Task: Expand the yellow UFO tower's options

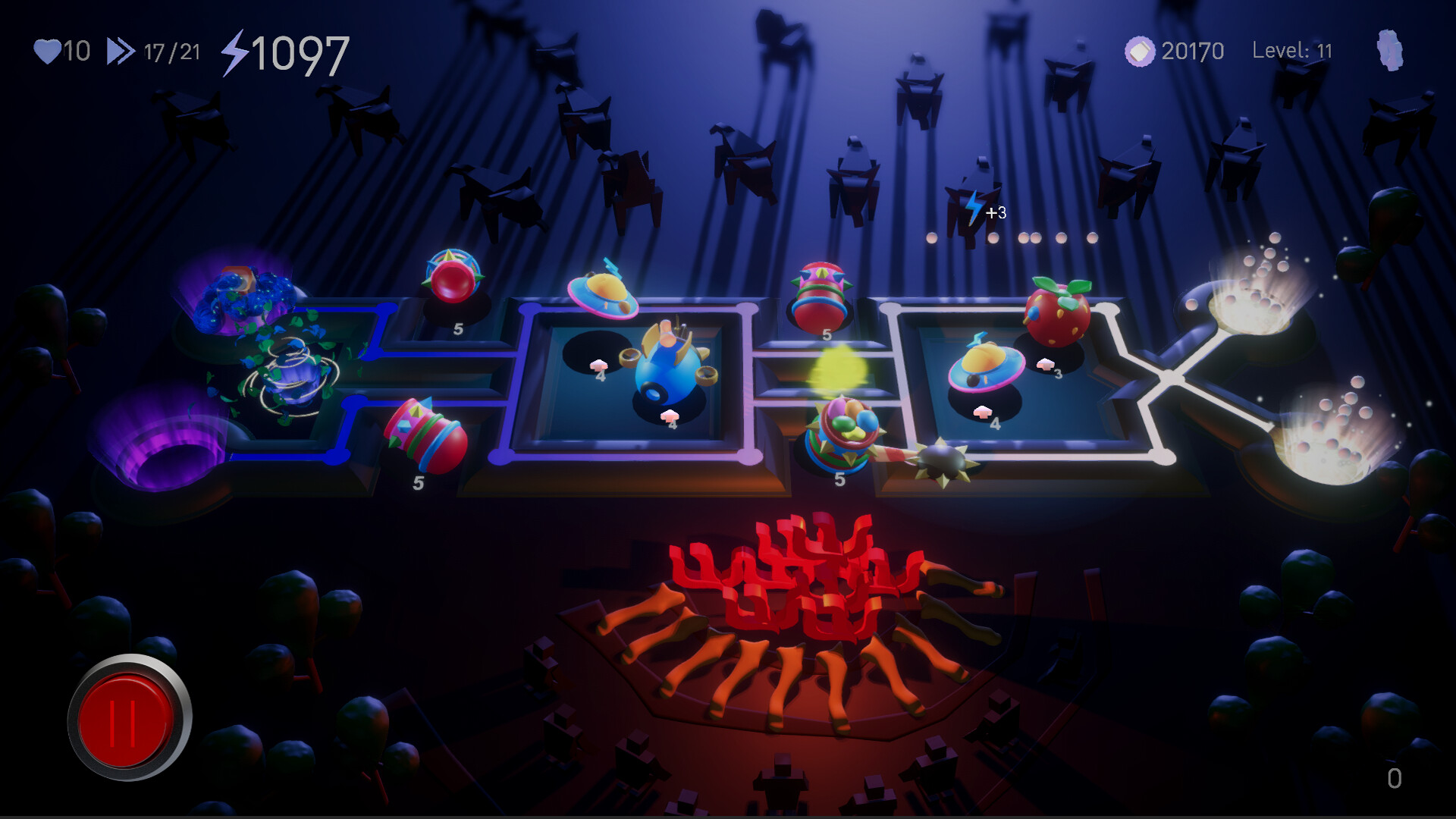Action: click(x=603, y=292)
